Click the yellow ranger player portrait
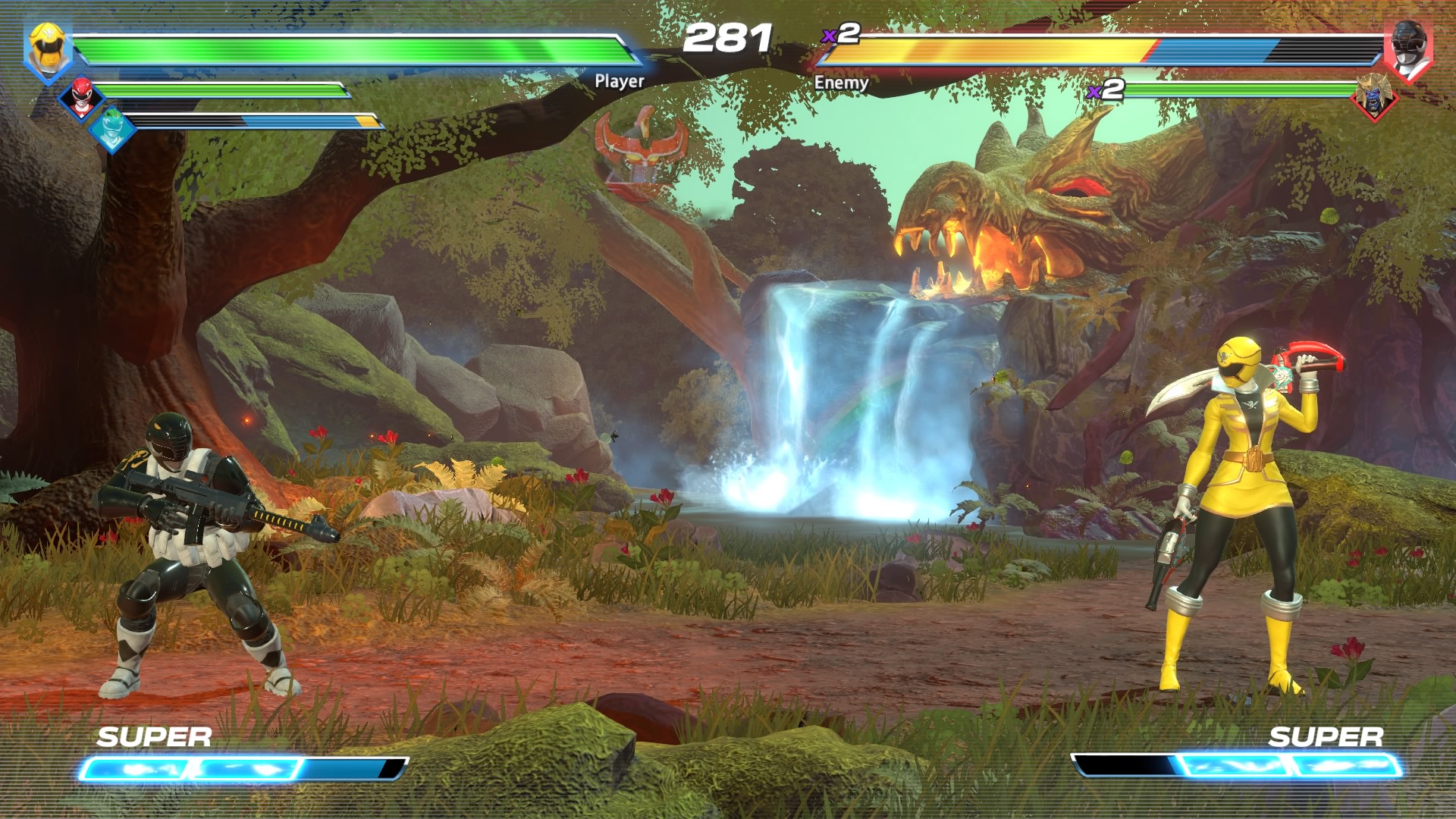This screenshot has height=819, width=1456. click(48, 49)
